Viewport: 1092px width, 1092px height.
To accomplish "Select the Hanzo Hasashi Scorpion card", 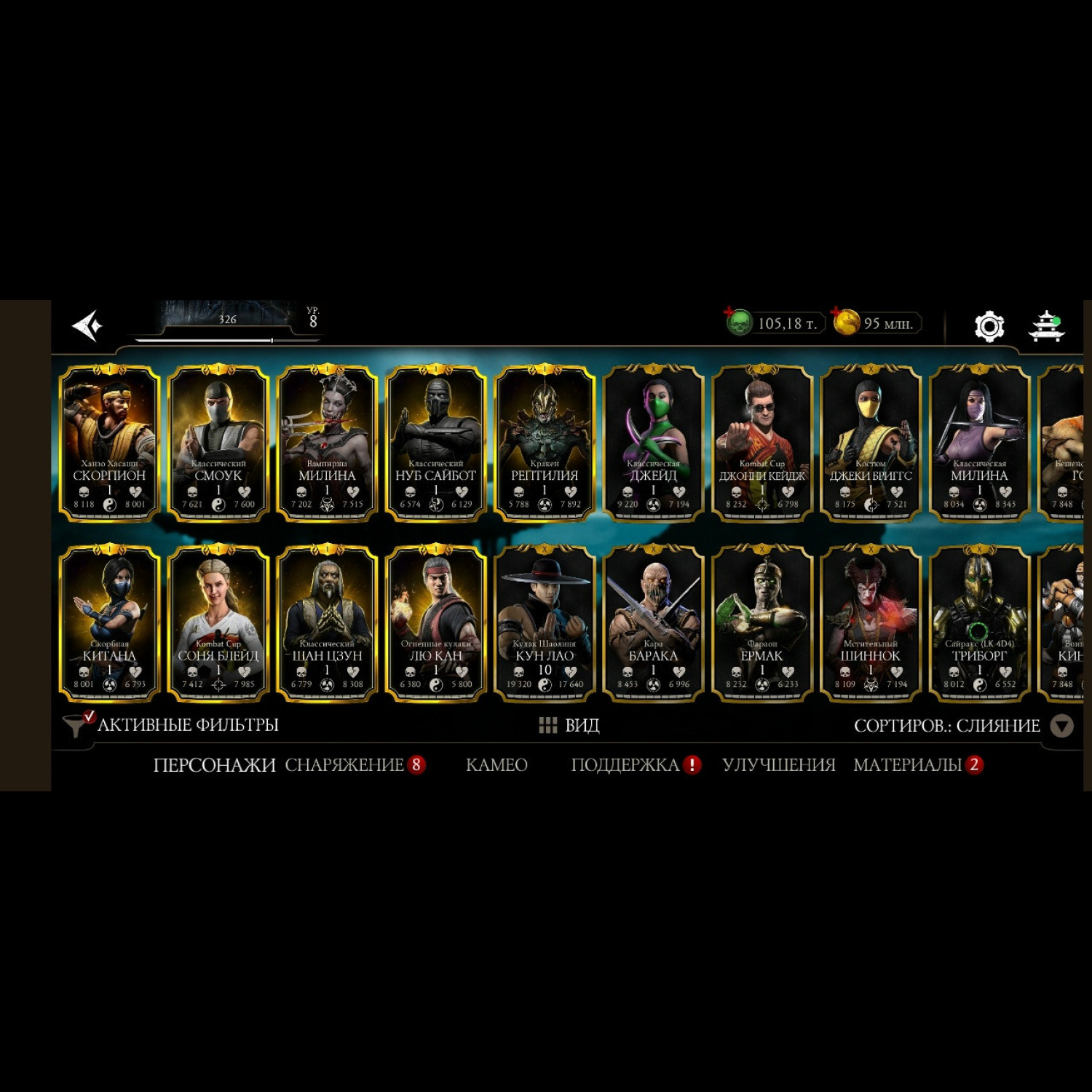I will pos(109,443).
